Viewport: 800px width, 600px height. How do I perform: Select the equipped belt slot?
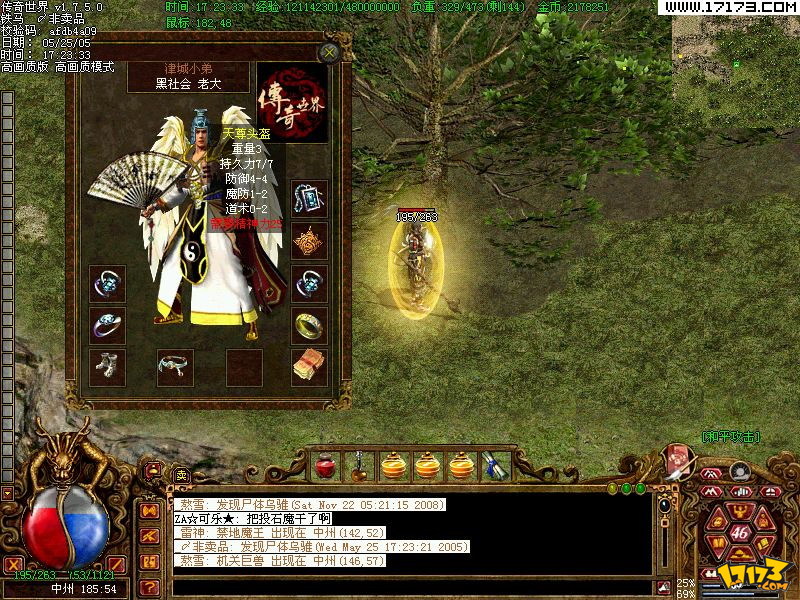click(175, 366)
